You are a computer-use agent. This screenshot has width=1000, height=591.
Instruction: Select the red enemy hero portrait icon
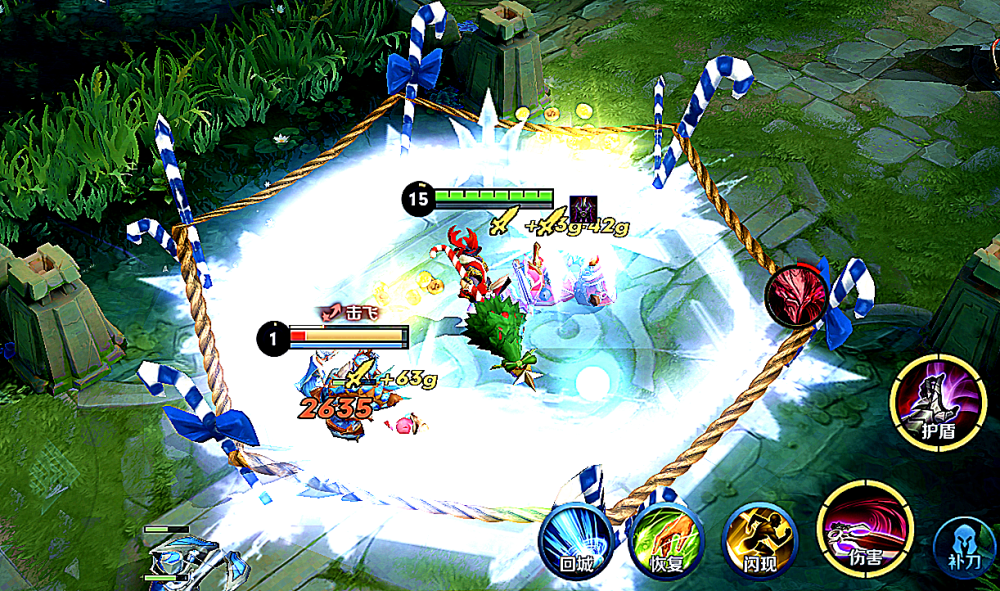click(x=796, y=298)
